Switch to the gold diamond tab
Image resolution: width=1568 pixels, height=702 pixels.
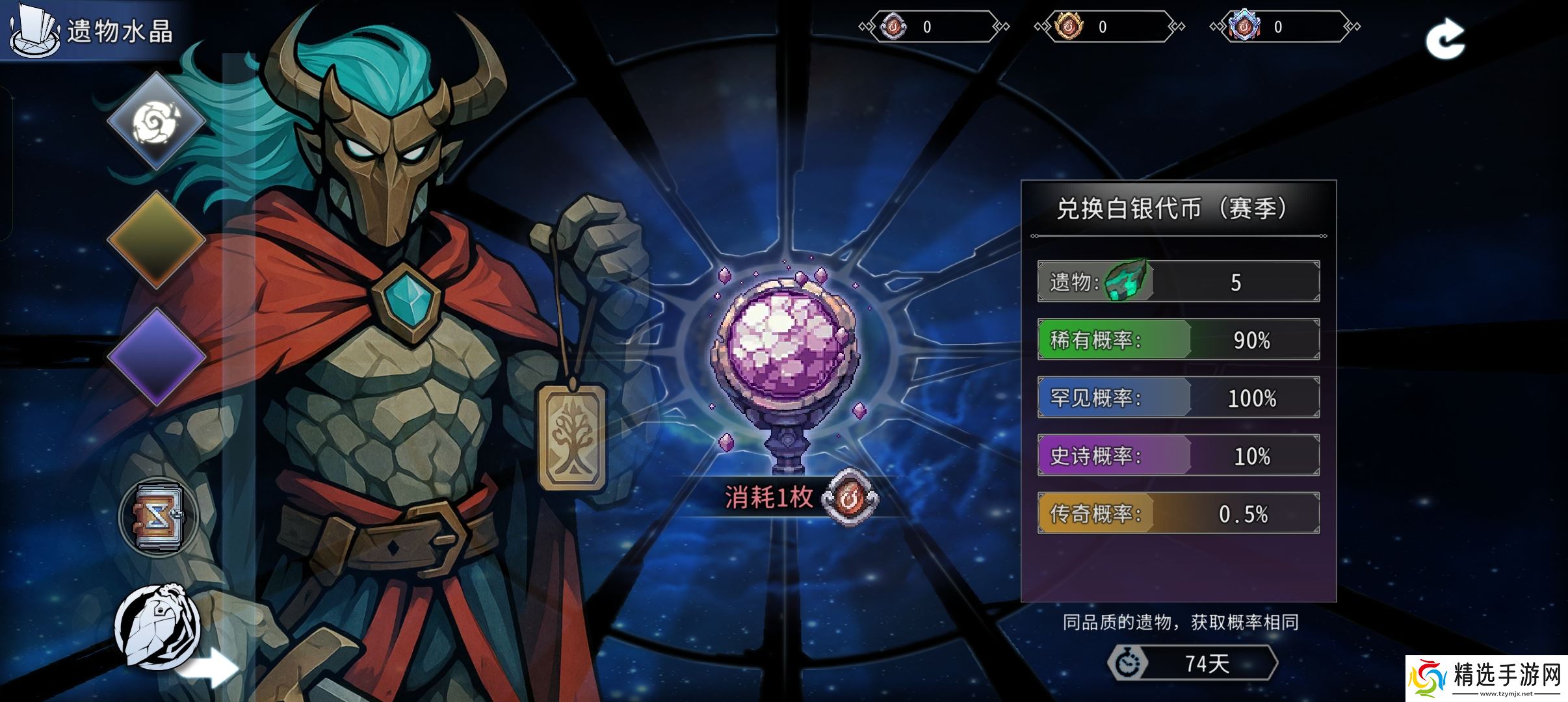coord(156,239)
